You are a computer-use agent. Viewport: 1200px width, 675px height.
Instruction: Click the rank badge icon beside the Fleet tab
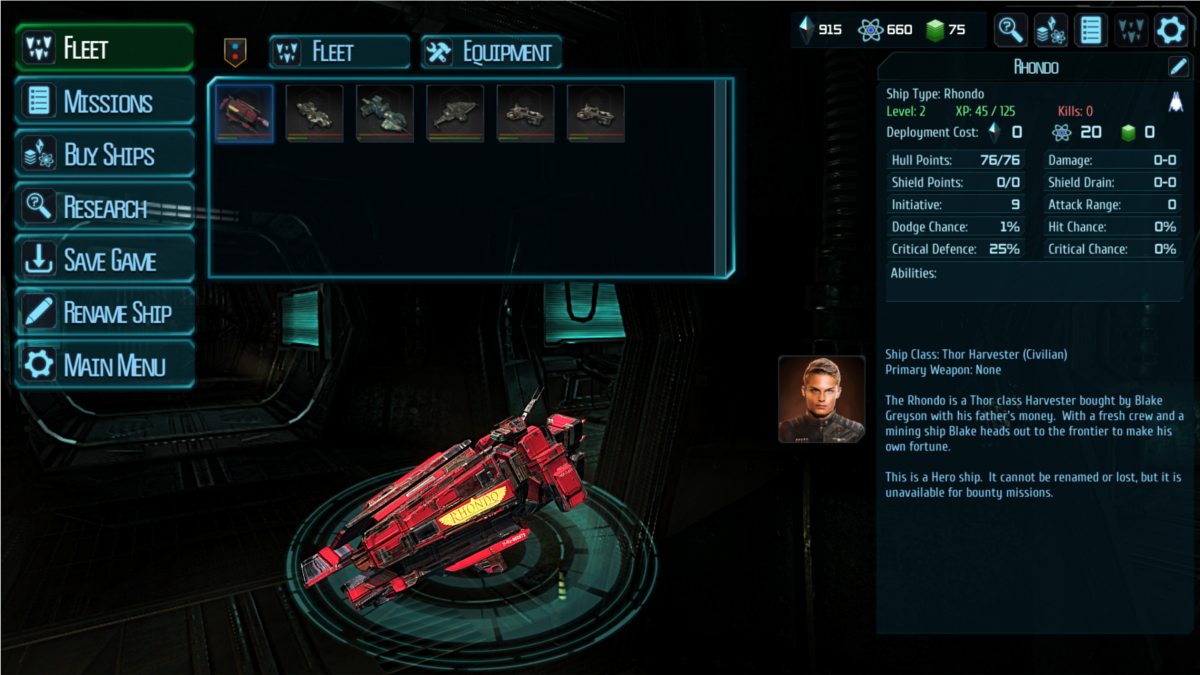[235, 52]
